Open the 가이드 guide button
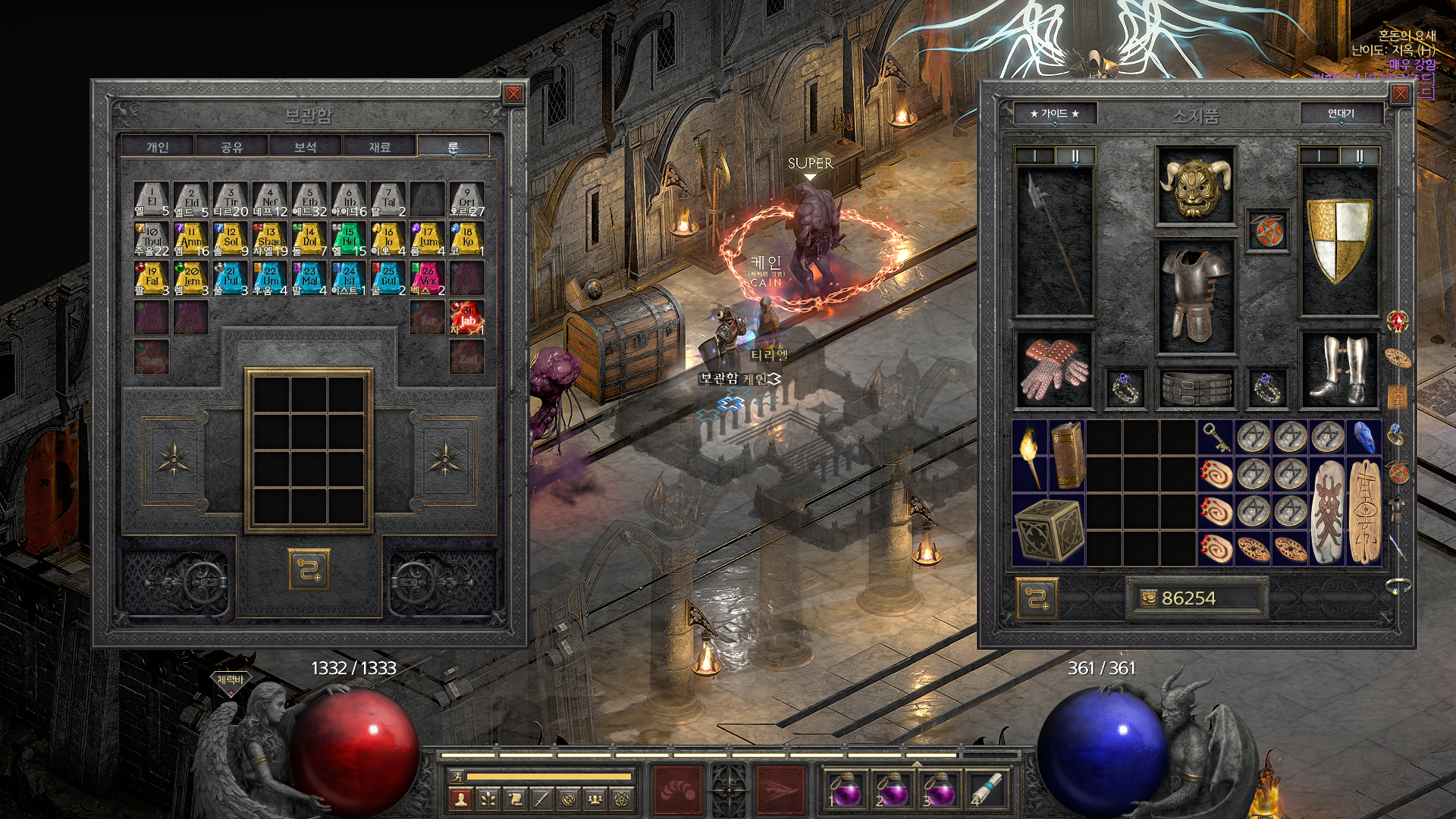 (1054, 114)
